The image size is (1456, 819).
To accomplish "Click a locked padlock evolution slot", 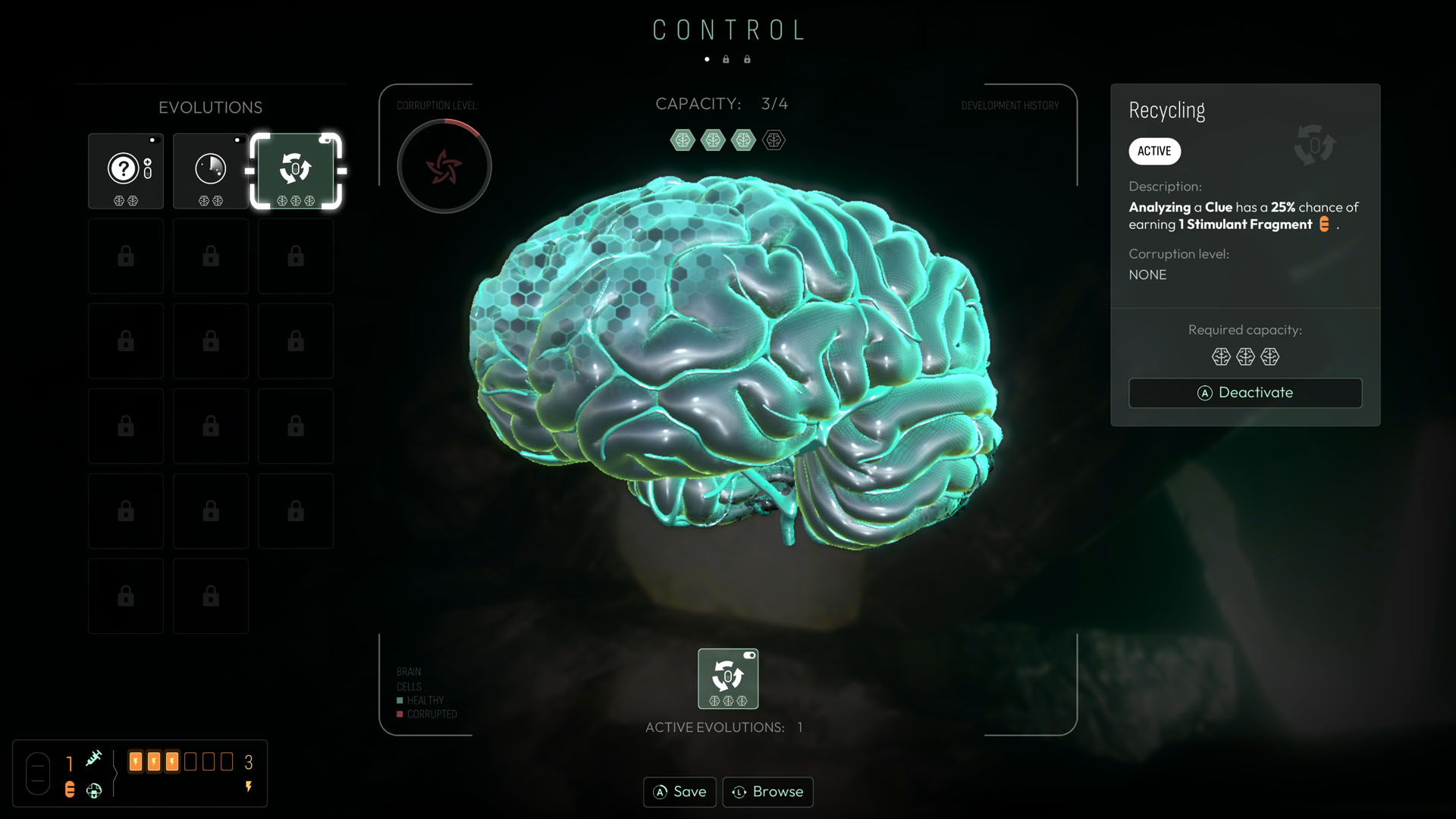I will (x=125, y=256).
